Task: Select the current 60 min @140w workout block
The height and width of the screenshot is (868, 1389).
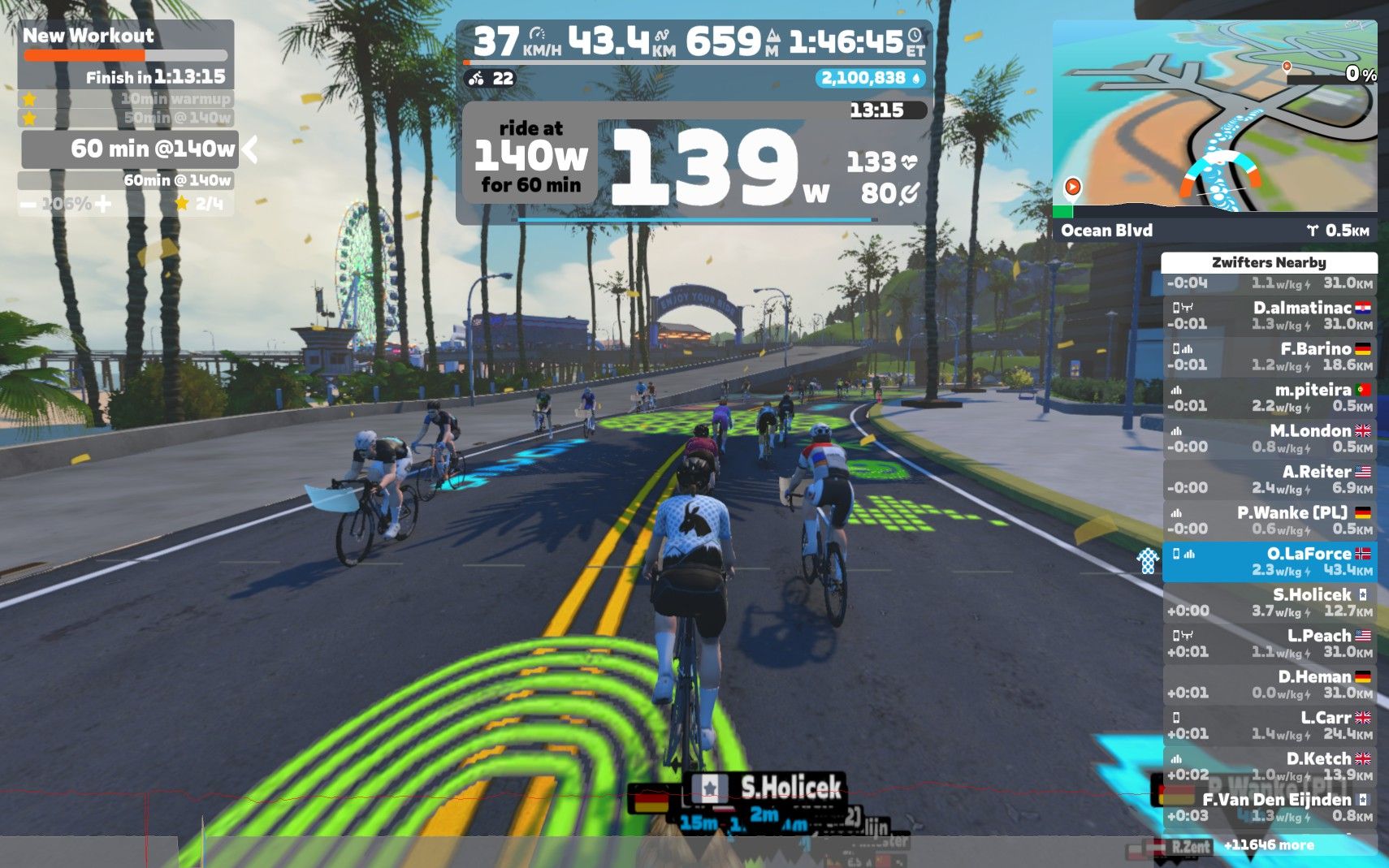Action: coord(130,149)
